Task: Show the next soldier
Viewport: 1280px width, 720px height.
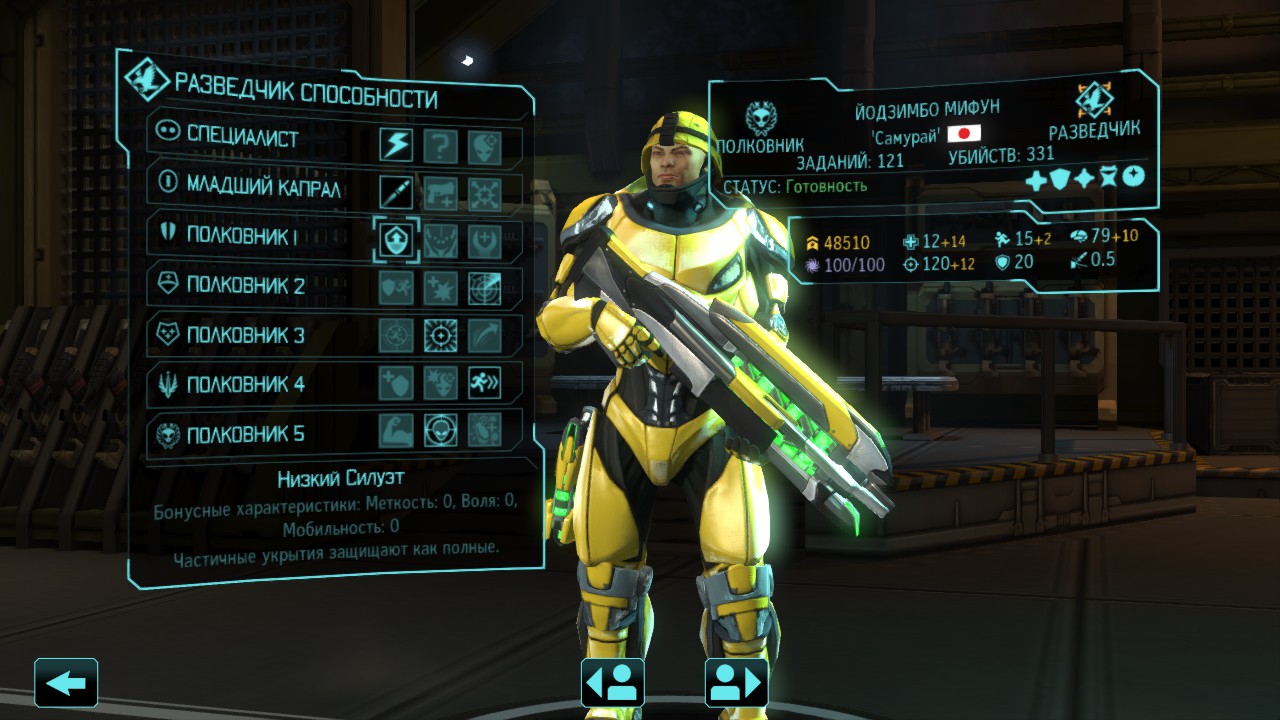Action: (x=737, y=684)
